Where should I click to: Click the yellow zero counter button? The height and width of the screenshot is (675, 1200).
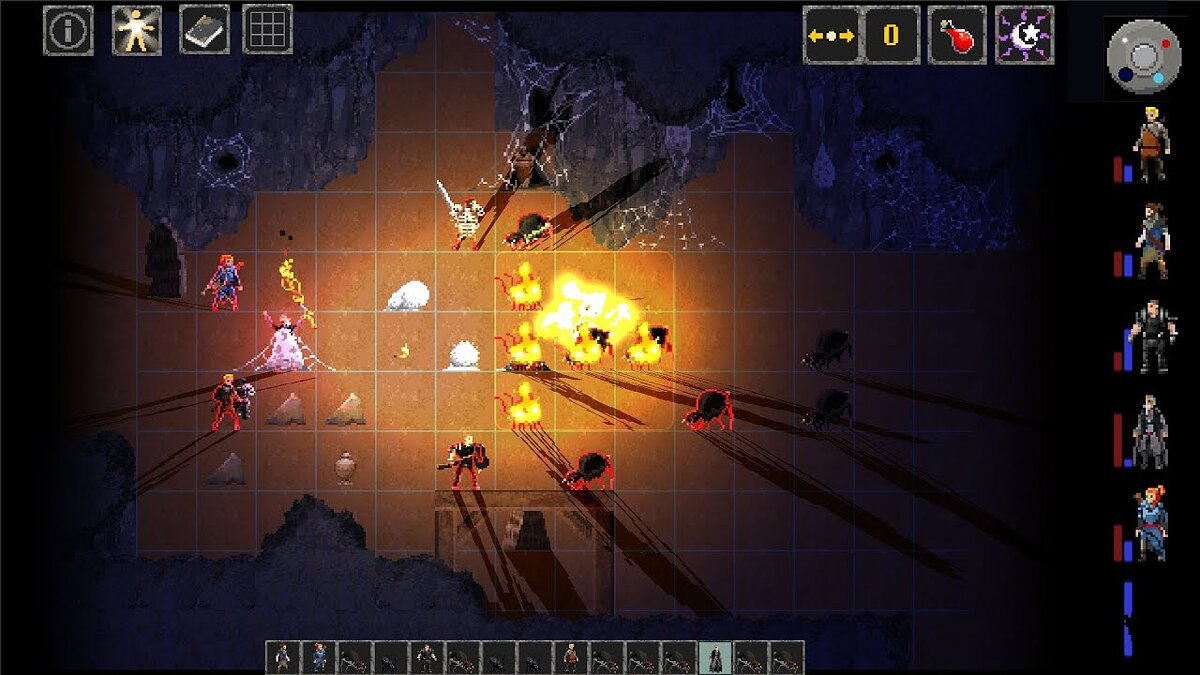point(891,35)
